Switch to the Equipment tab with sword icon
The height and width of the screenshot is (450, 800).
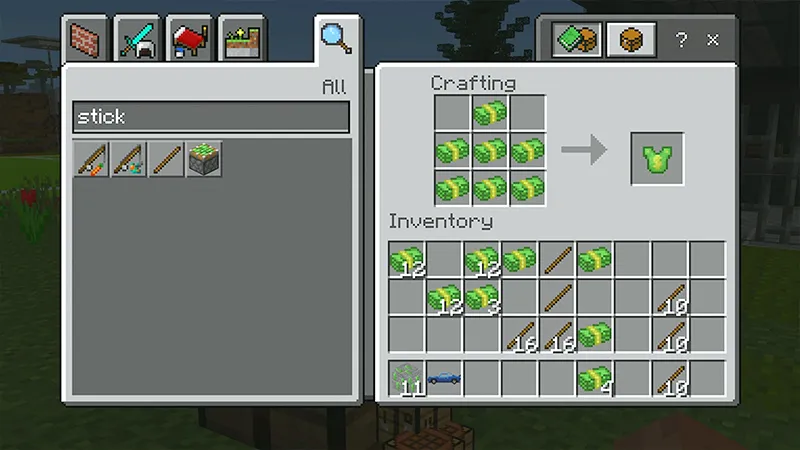[138, 40]
